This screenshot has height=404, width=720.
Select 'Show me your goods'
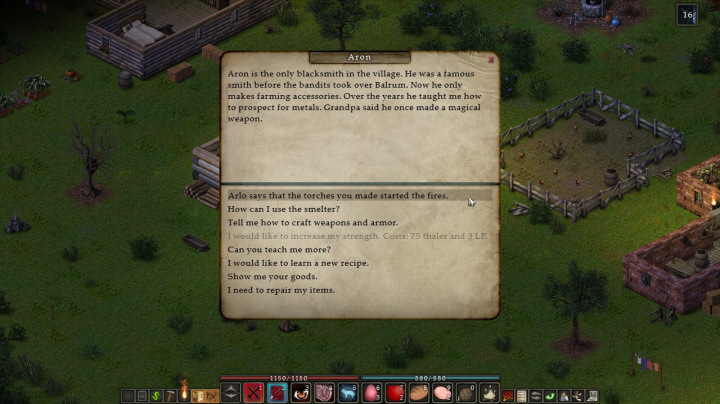[272, 276]
